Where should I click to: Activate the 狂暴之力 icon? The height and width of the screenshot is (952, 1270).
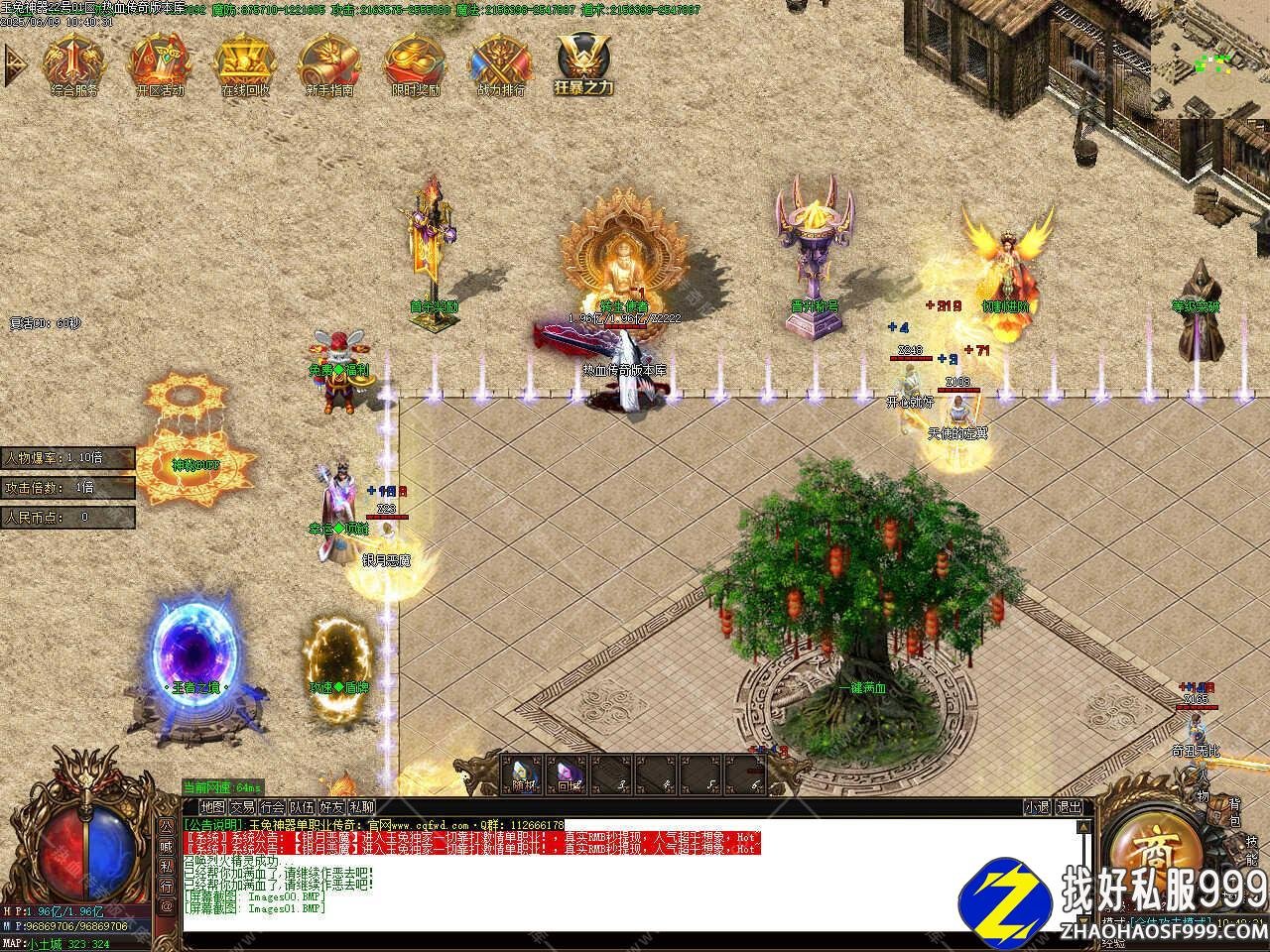pos(583,62)
